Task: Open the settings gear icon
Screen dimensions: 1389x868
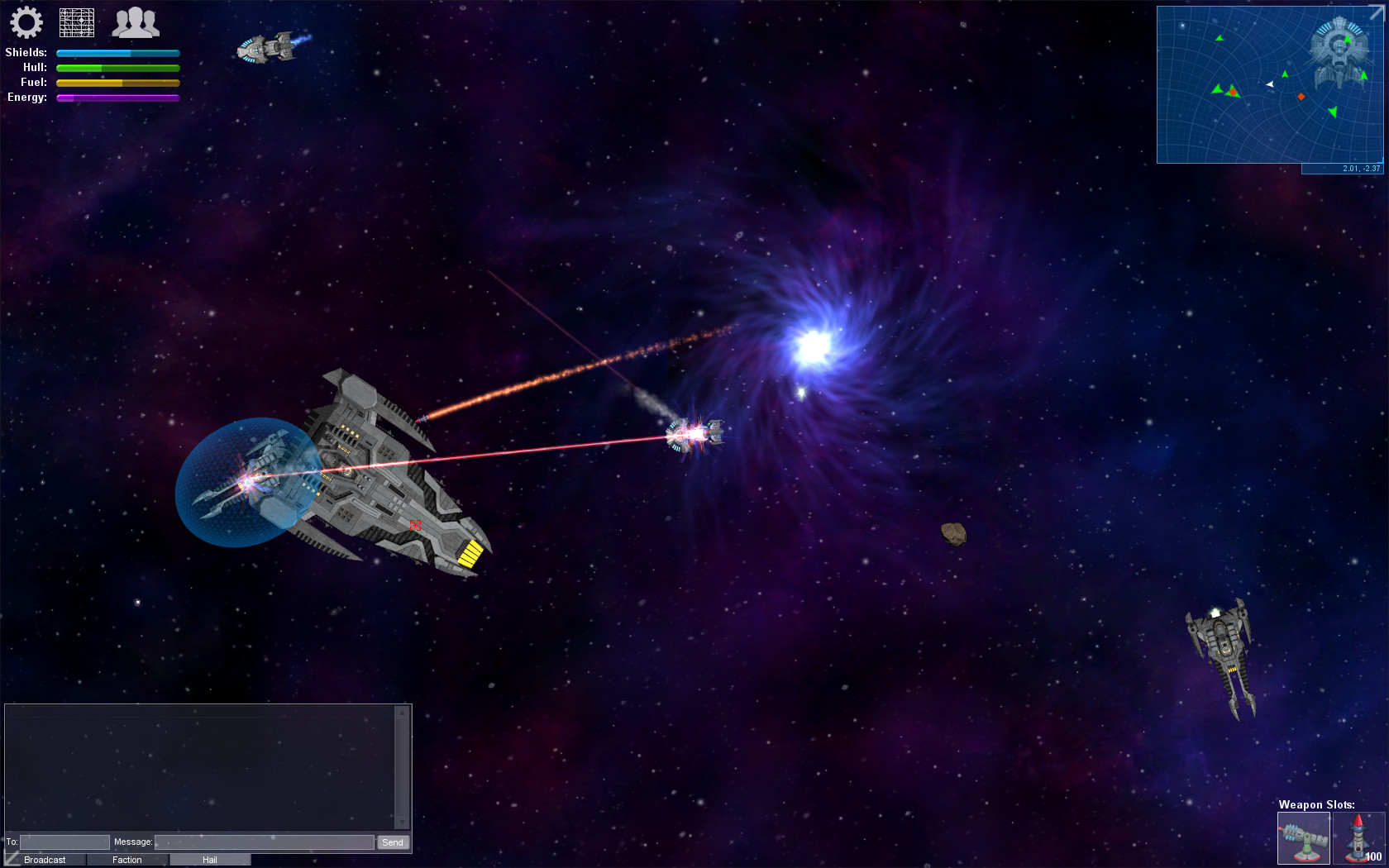Action: coord(27,23)
